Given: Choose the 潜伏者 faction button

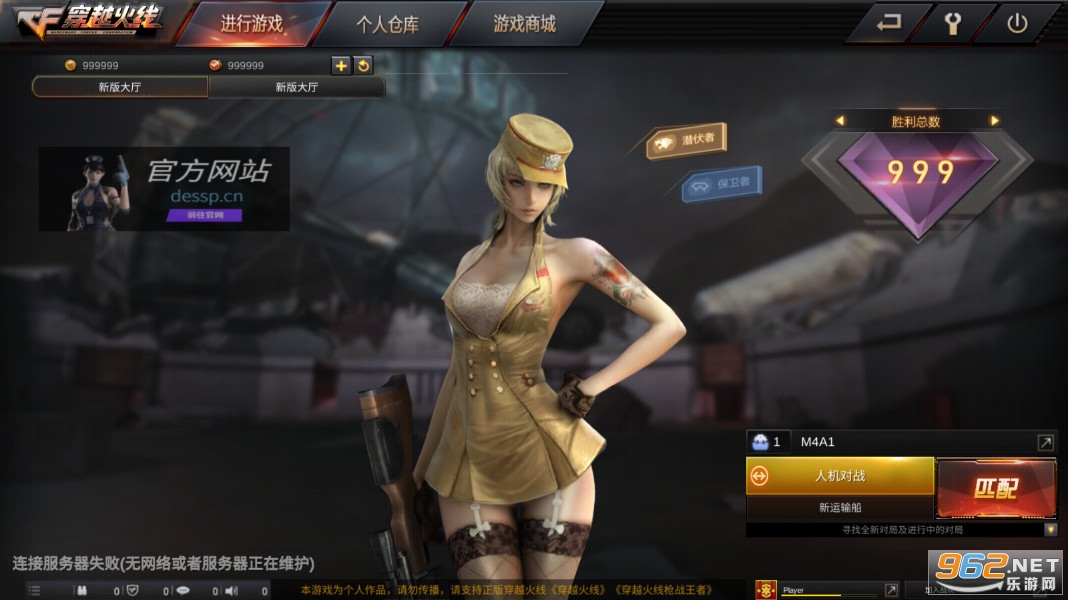Looking at the screenshot, I should click(689, 141).
